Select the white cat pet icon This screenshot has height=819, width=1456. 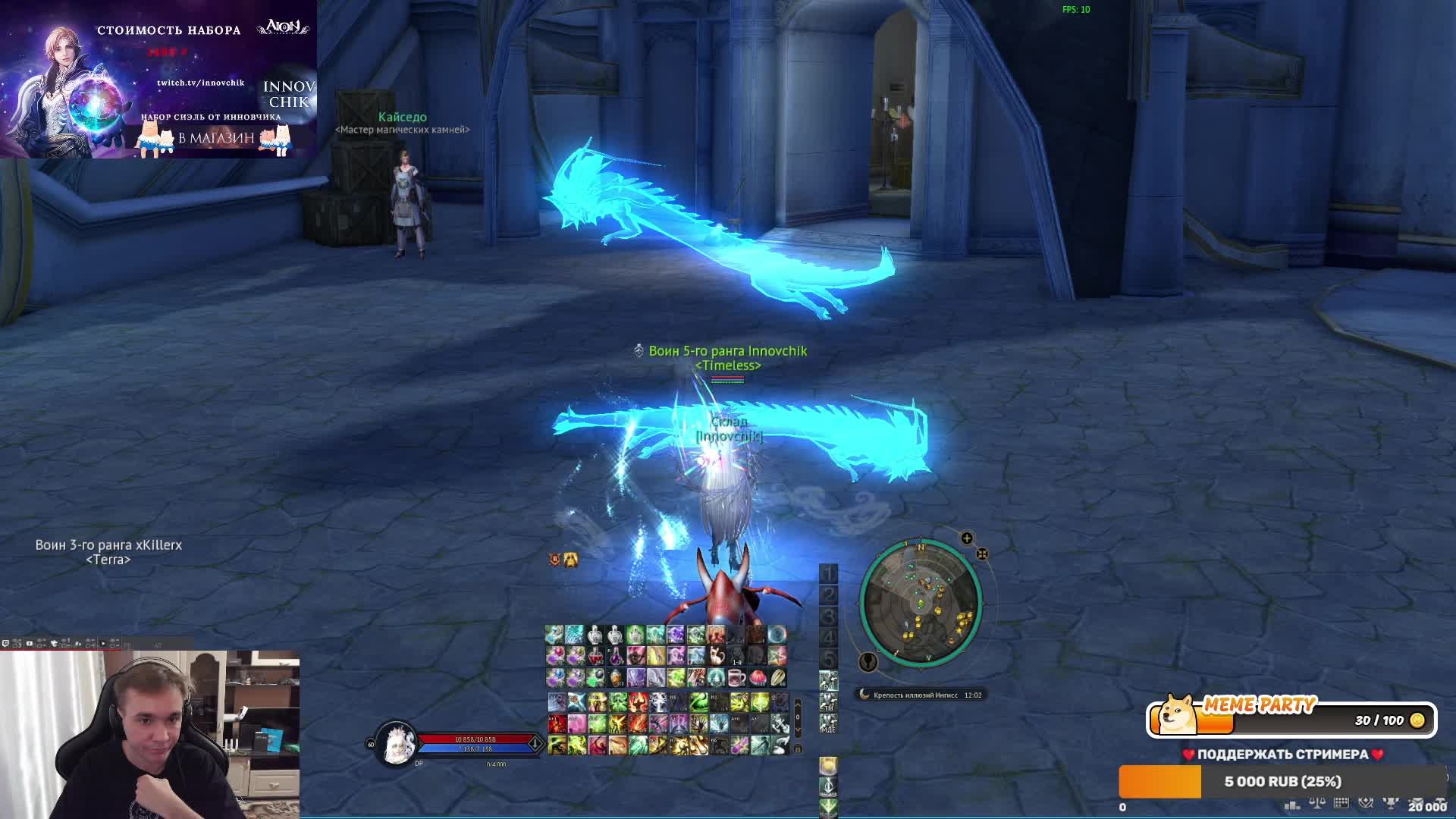[716, 656]
